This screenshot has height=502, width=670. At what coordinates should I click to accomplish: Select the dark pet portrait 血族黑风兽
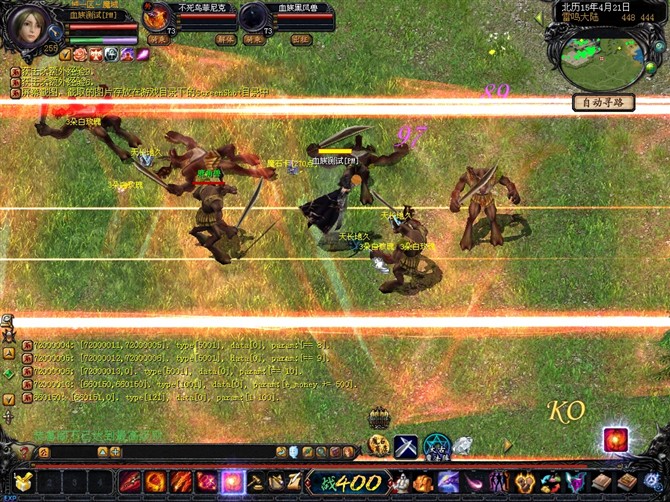(255, 18)
